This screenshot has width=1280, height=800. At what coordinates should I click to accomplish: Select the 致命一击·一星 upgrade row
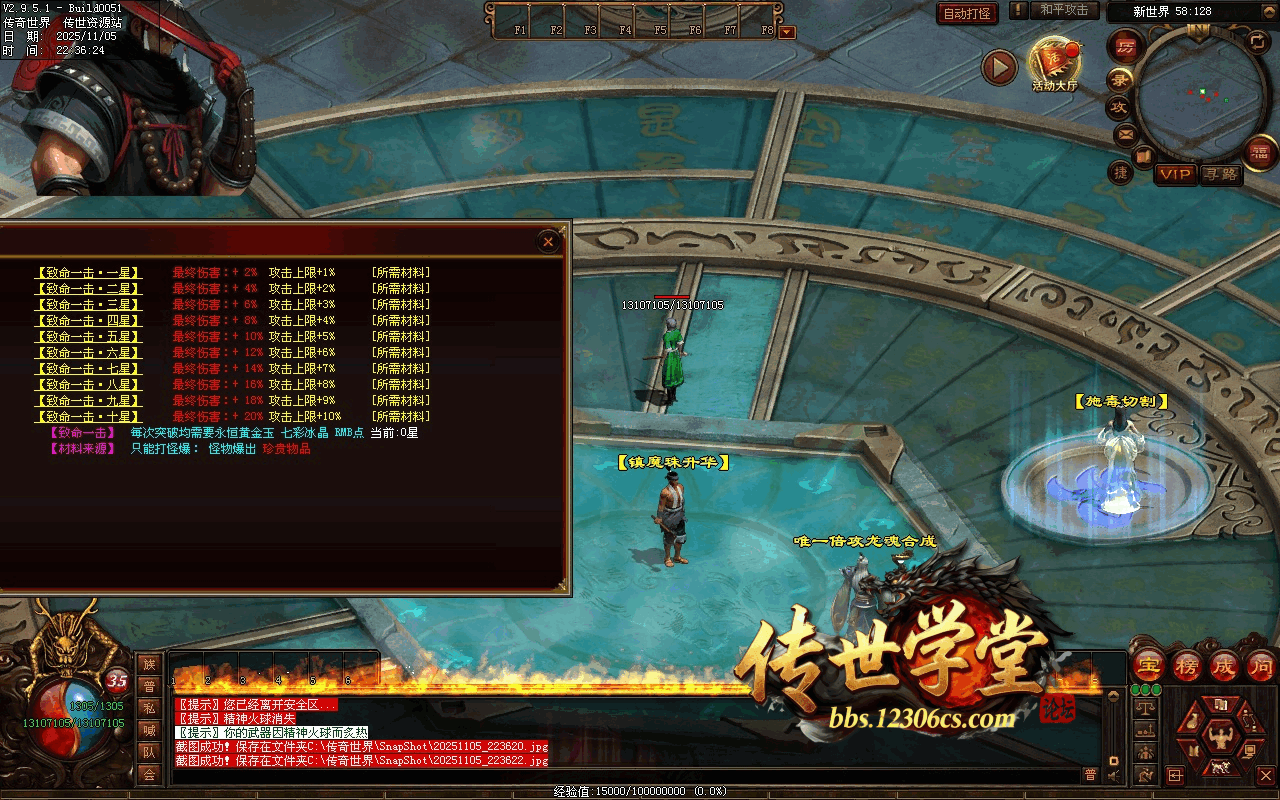[x=88, y=272]
